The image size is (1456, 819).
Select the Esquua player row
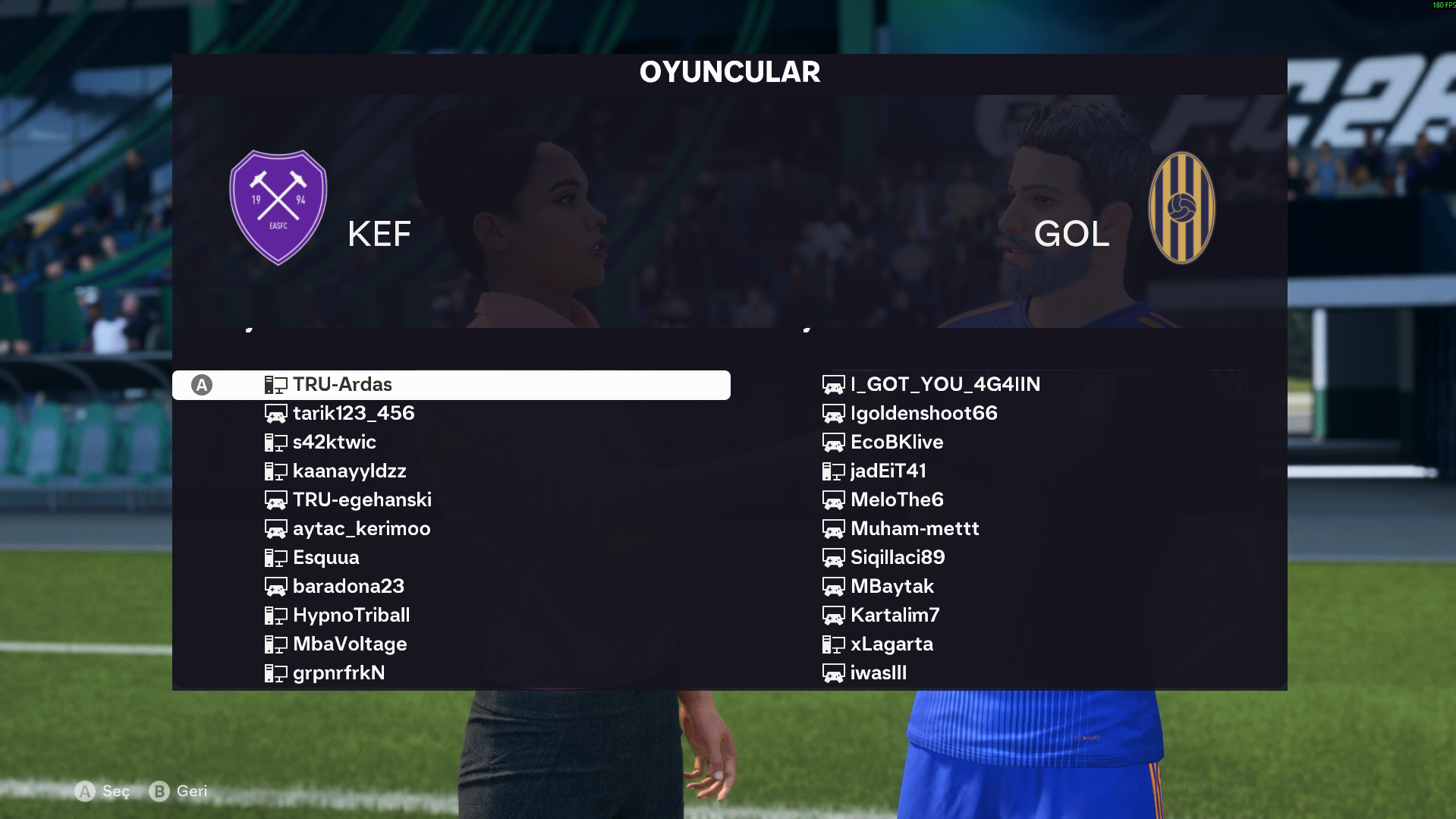pos(325,558)
